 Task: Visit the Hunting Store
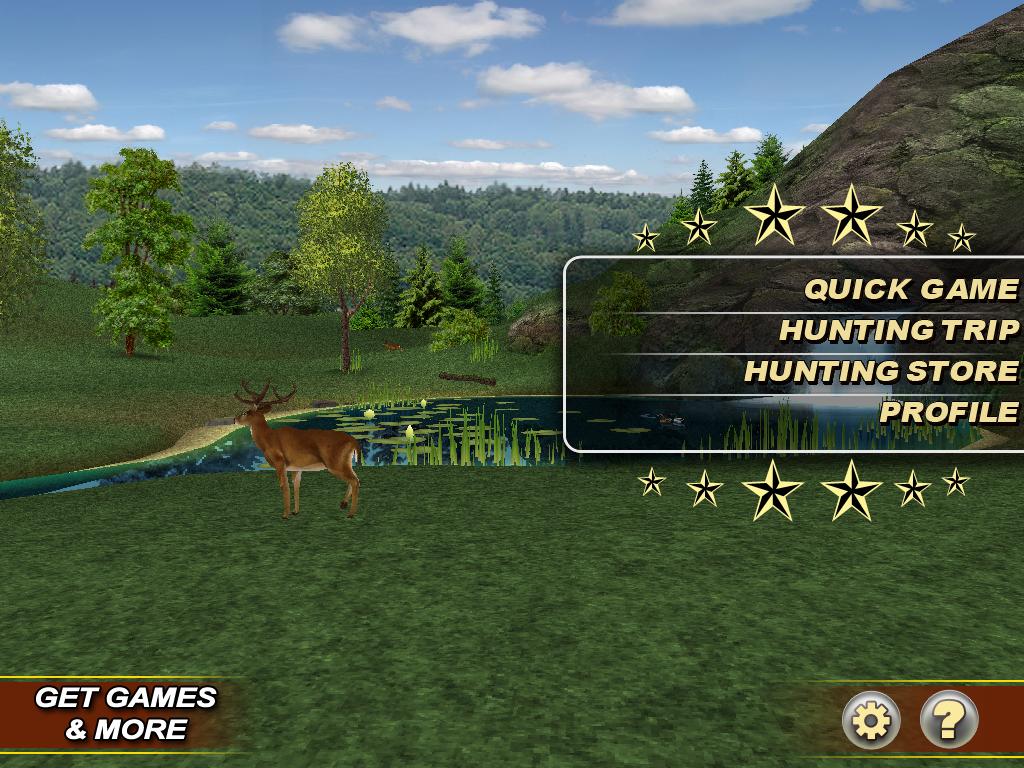[881, 371]
